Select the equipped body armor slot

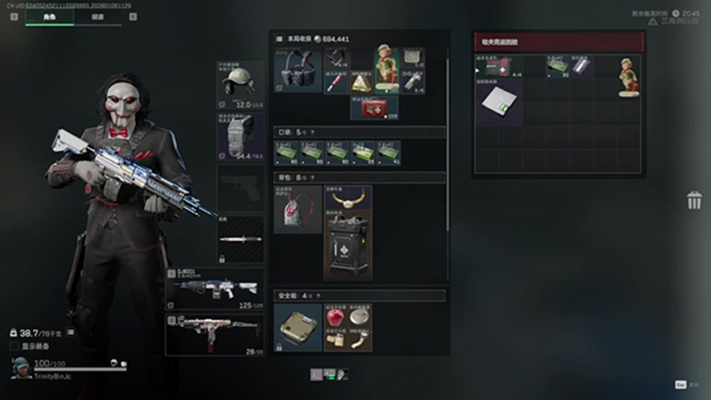[240, 137]
